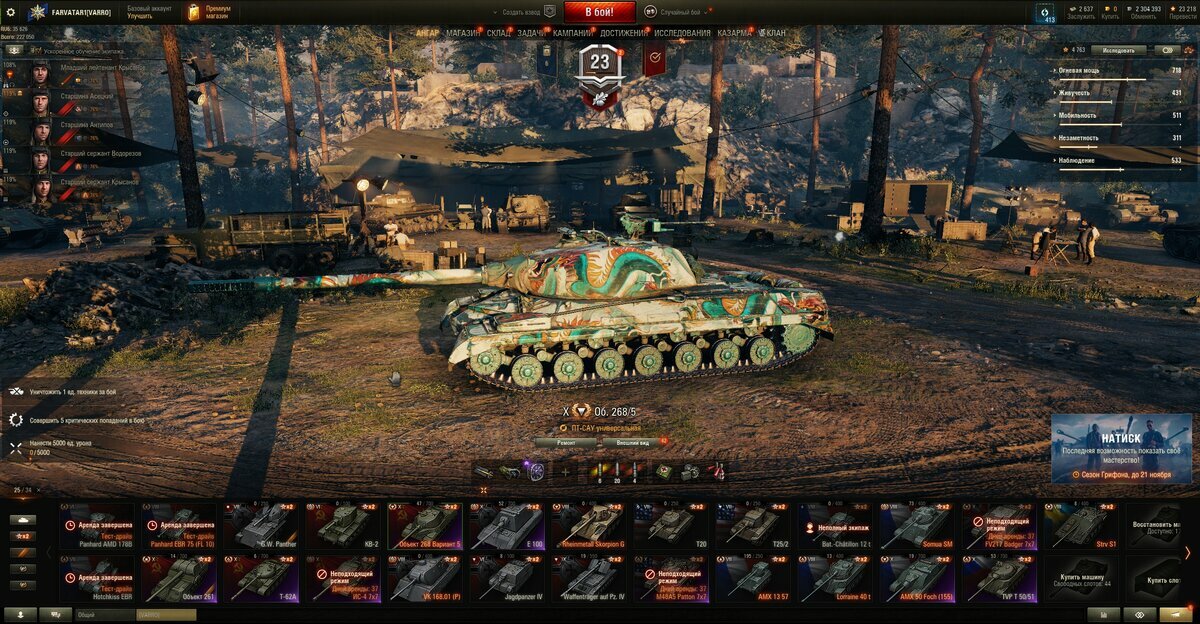Show the «Достижения» tab
The height and width of the screenshot is (624, 1200).
click(624, 33)
